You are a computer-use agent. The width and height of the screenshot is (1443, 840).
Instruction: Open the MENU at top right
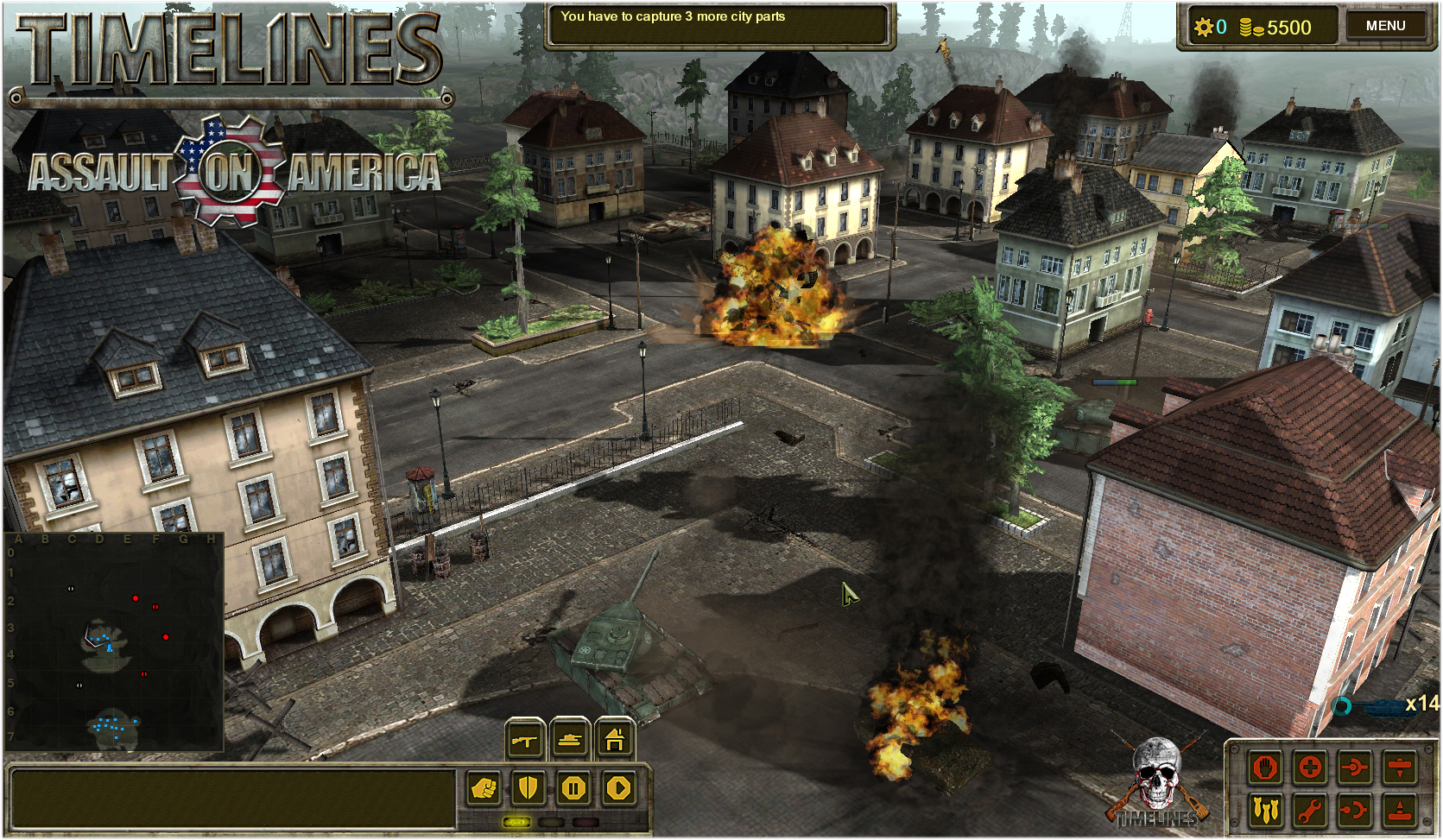tap(1388, 25)
